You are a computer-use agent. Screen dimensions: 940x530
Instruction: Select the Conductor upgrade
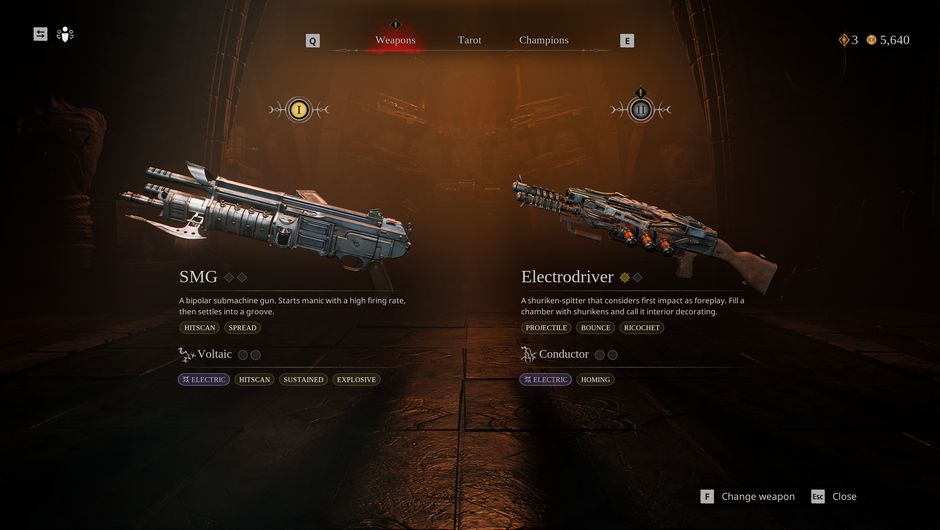pyautogui.click(x=563, y=354)
